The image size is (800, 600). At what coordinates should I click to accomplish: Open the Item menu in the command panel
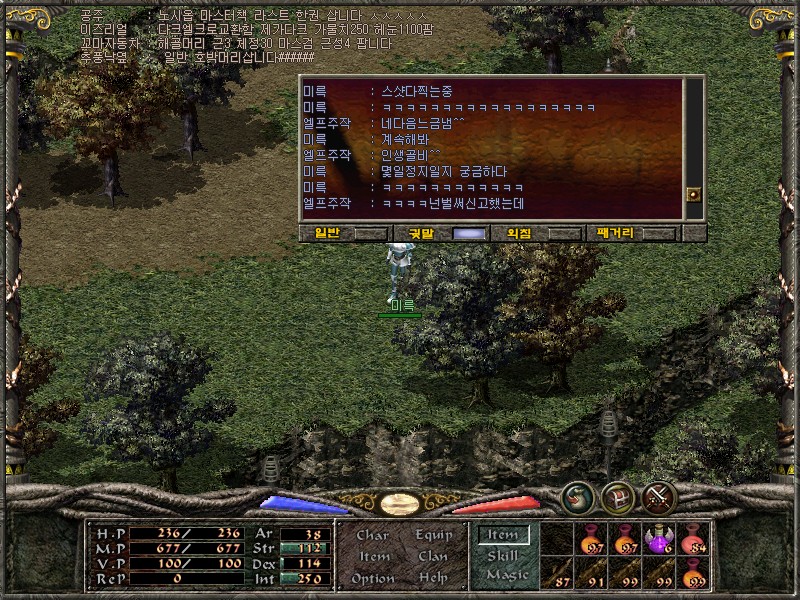pos(374,556)
